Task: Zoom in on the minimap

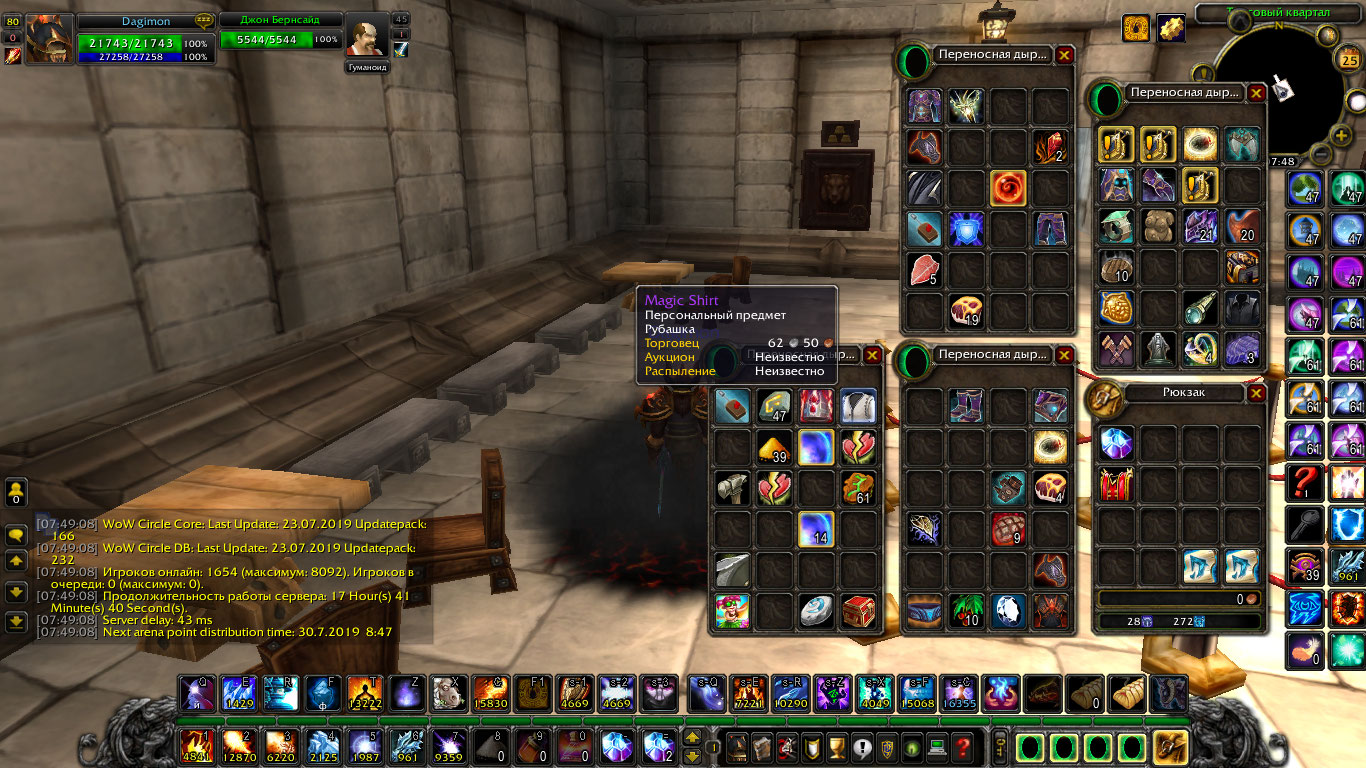Action: click(1342, 136)
